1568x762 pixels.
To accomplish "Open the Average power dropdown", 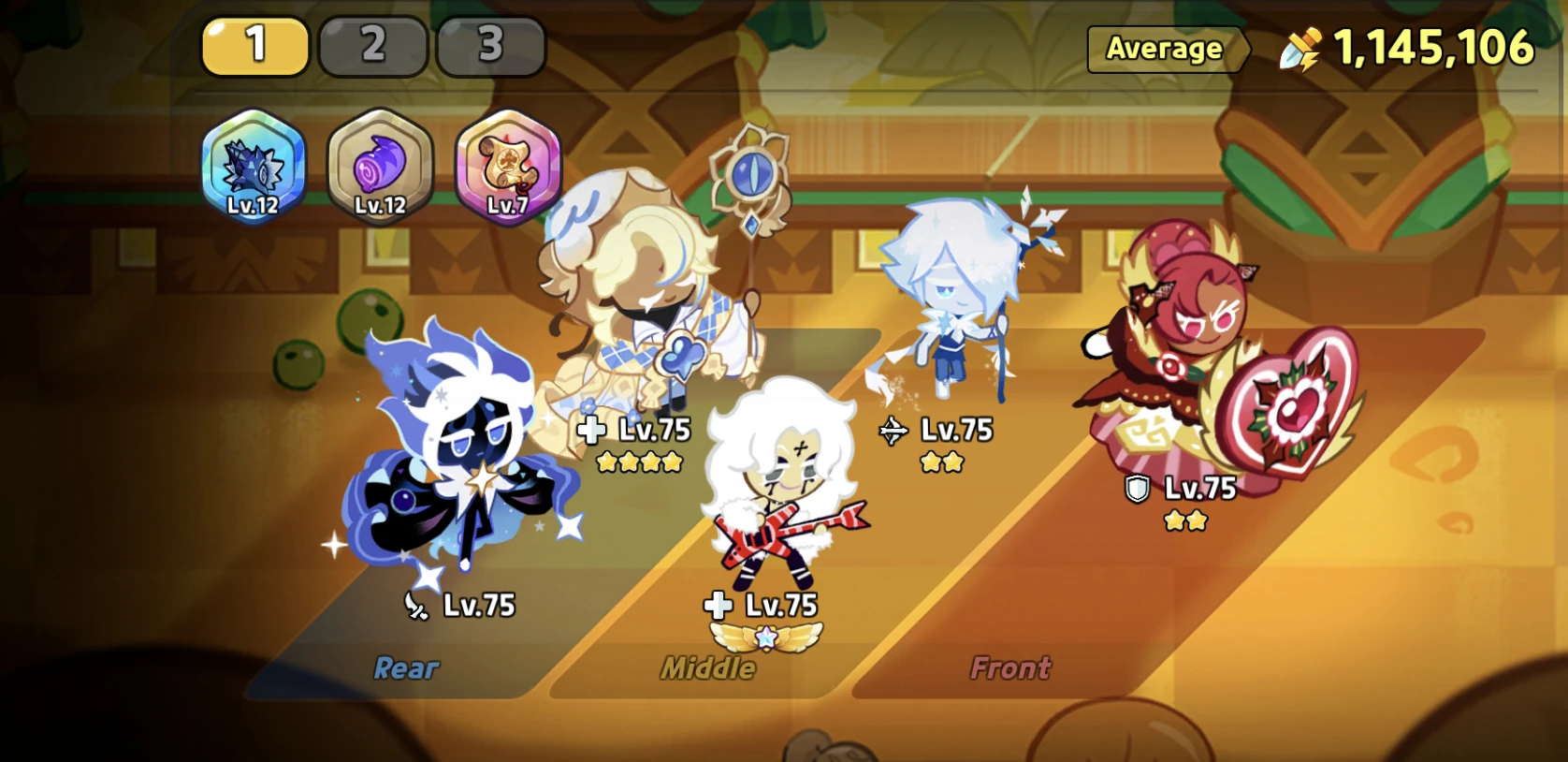I will click(x=1165, y=51).
